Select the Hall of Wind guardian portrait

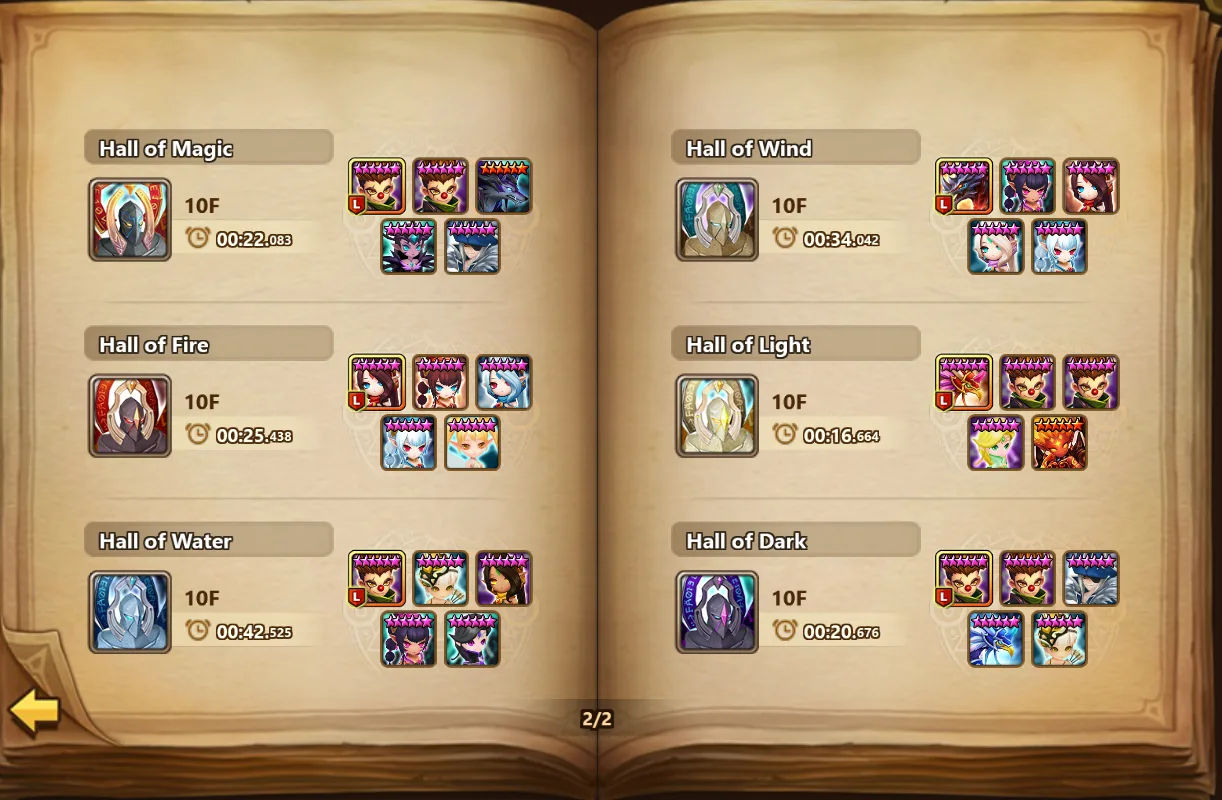[717, 220]
